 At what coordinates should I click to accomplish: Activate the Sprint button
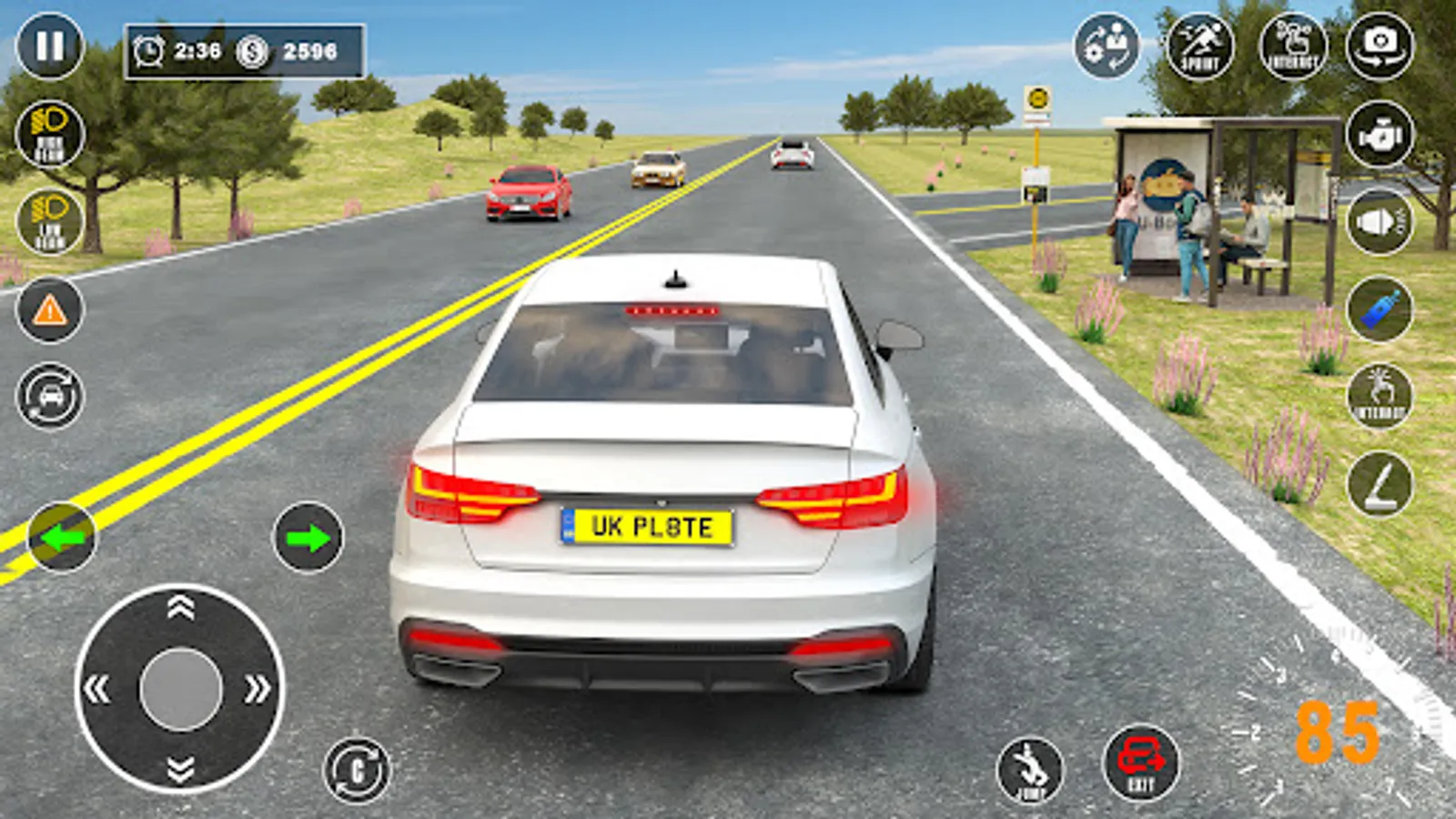pos(1199,45)
